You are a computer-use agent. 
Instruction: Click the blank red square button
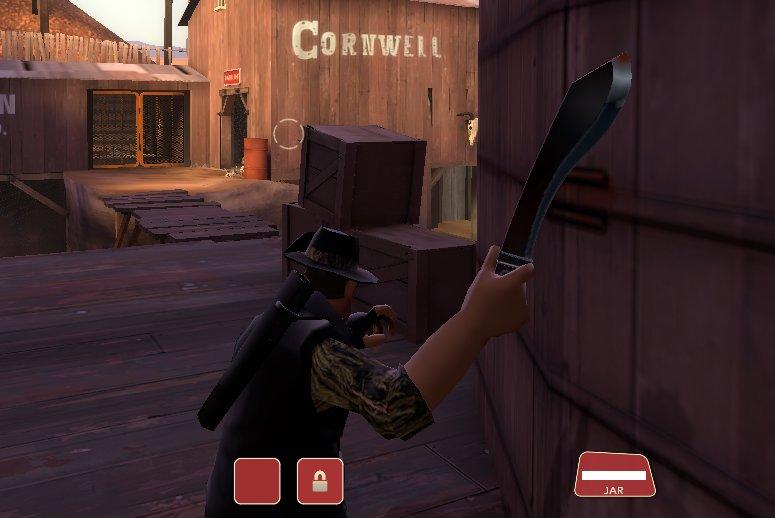[257, 481]
